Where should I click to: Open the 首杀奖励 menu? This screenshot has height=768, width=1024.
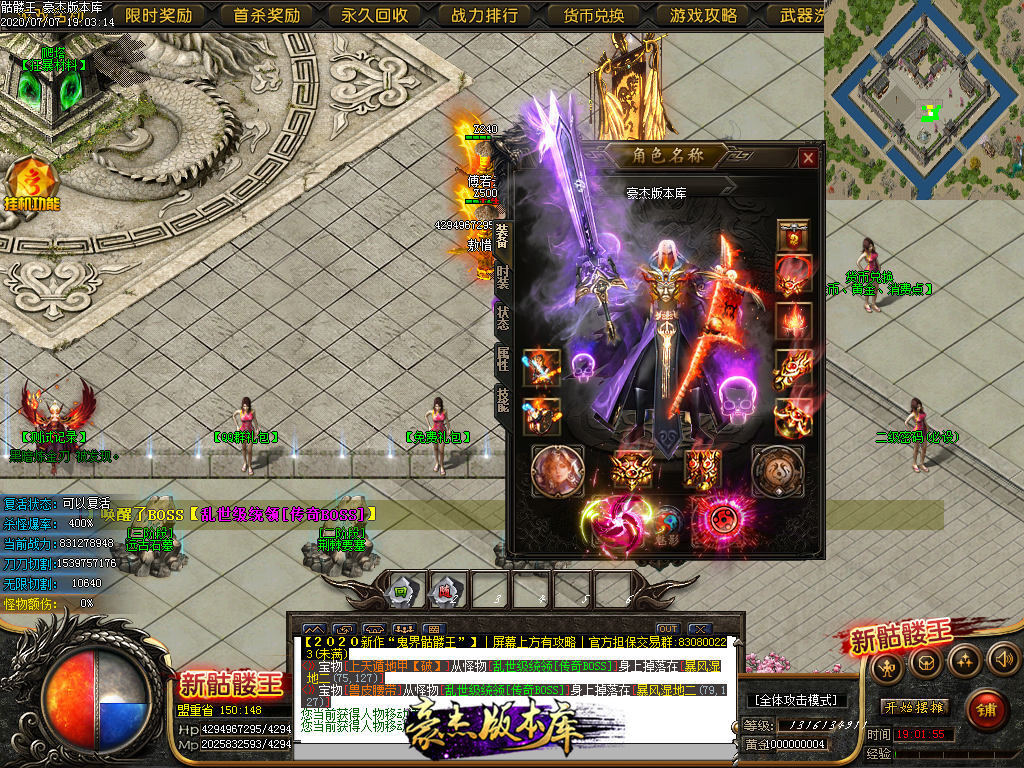pyautogui.click(x=267, y=15)
